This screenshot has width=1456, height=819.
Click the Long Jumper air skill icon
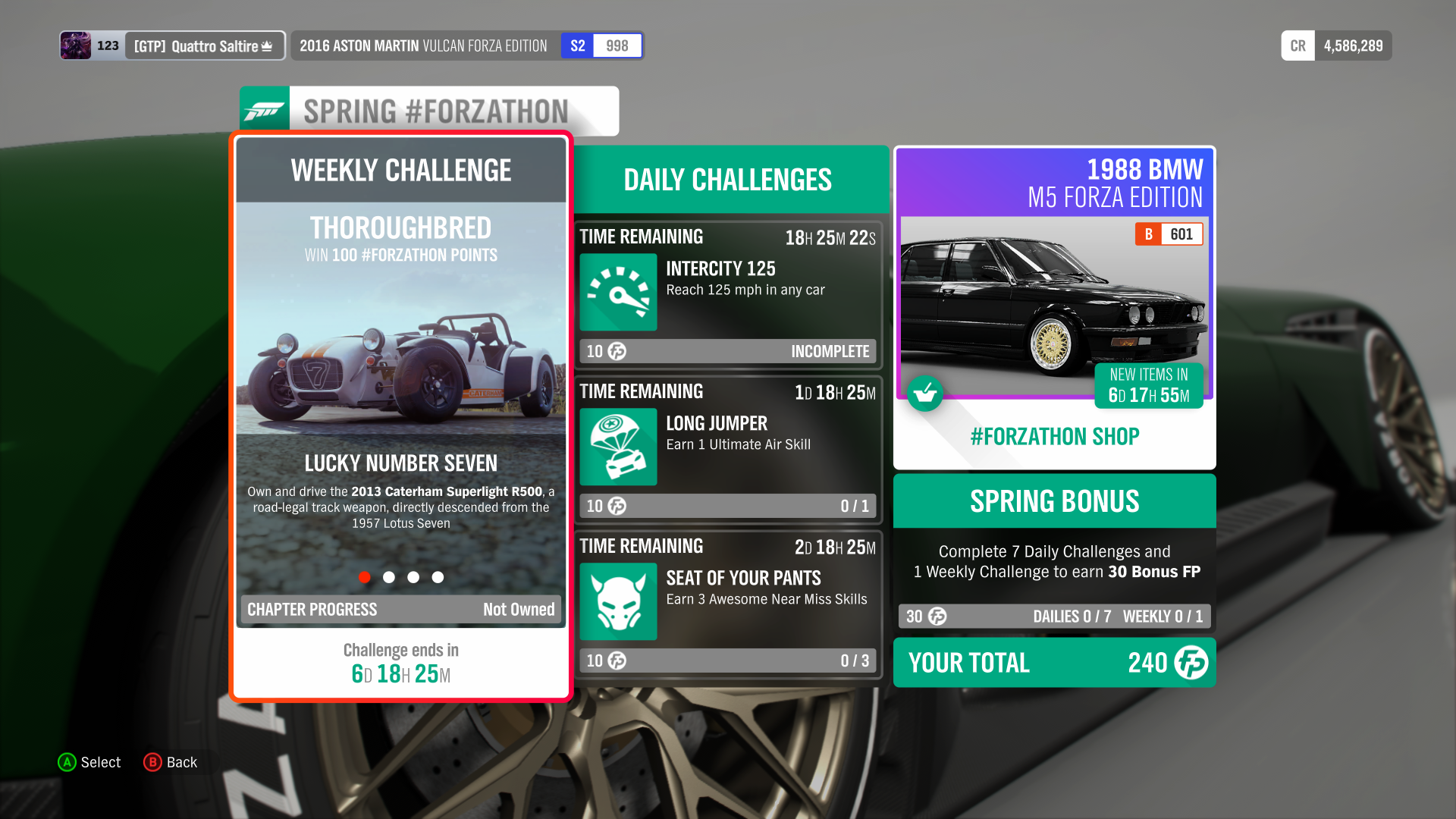pyautogui.click(x=617, y=447)
